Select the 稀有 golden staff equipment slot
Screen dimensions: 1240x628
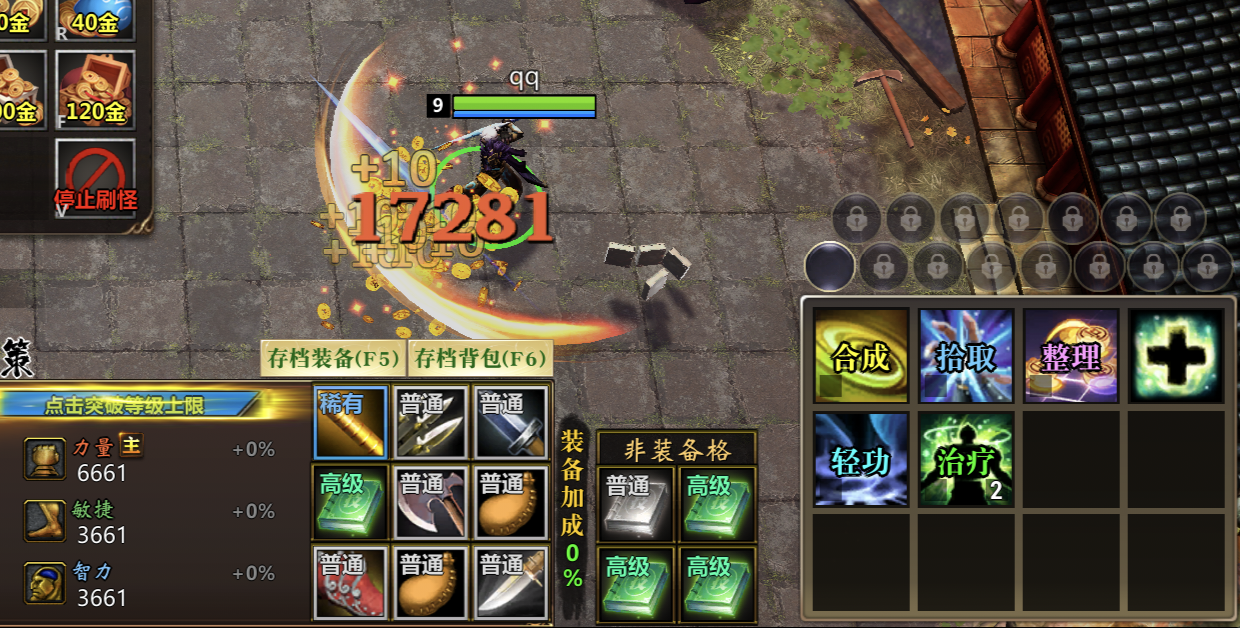350,422
